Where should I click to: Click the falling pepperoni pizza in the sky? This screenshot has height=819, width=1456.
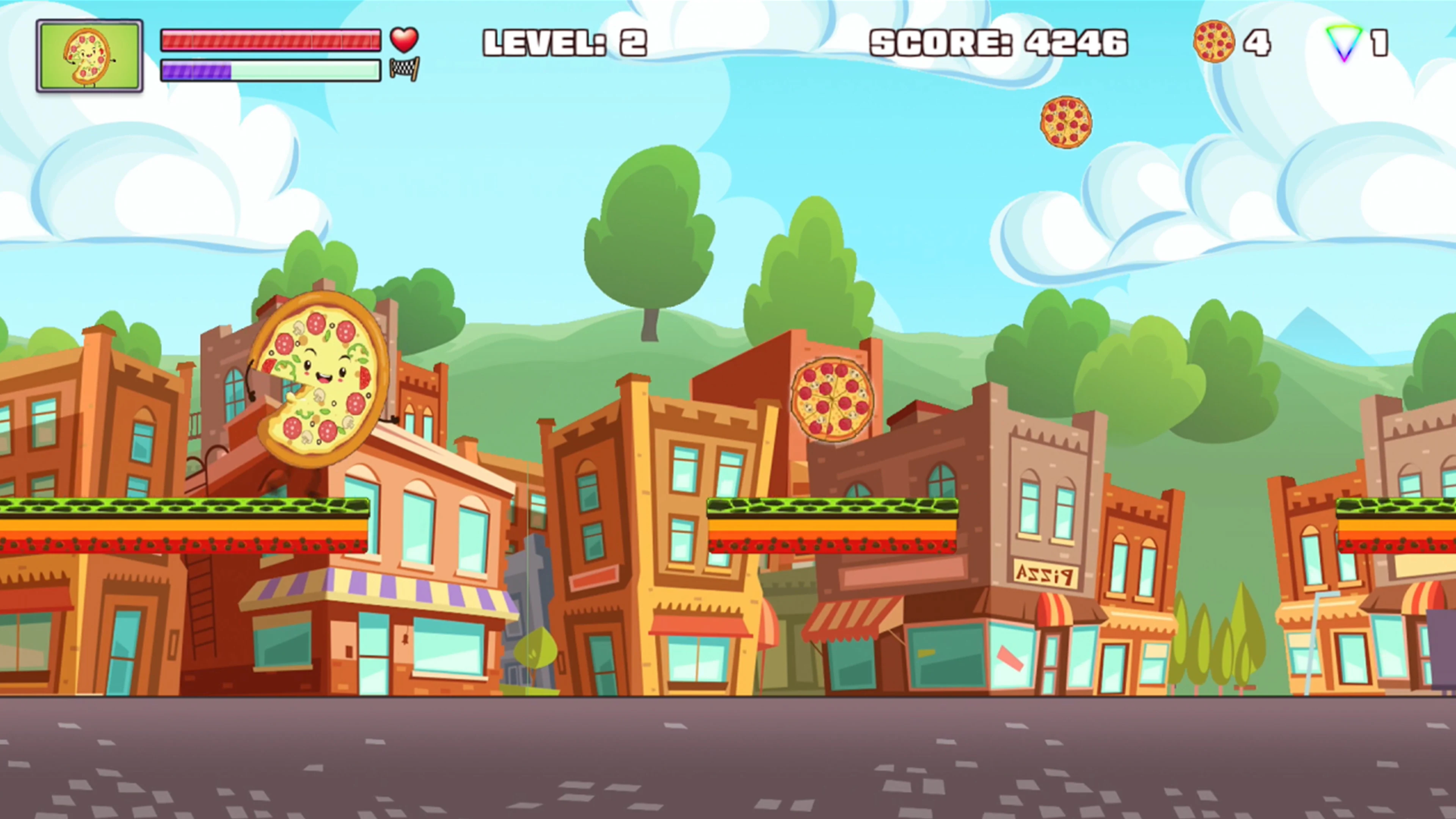pyautogui.click(x=1066, y=121)
